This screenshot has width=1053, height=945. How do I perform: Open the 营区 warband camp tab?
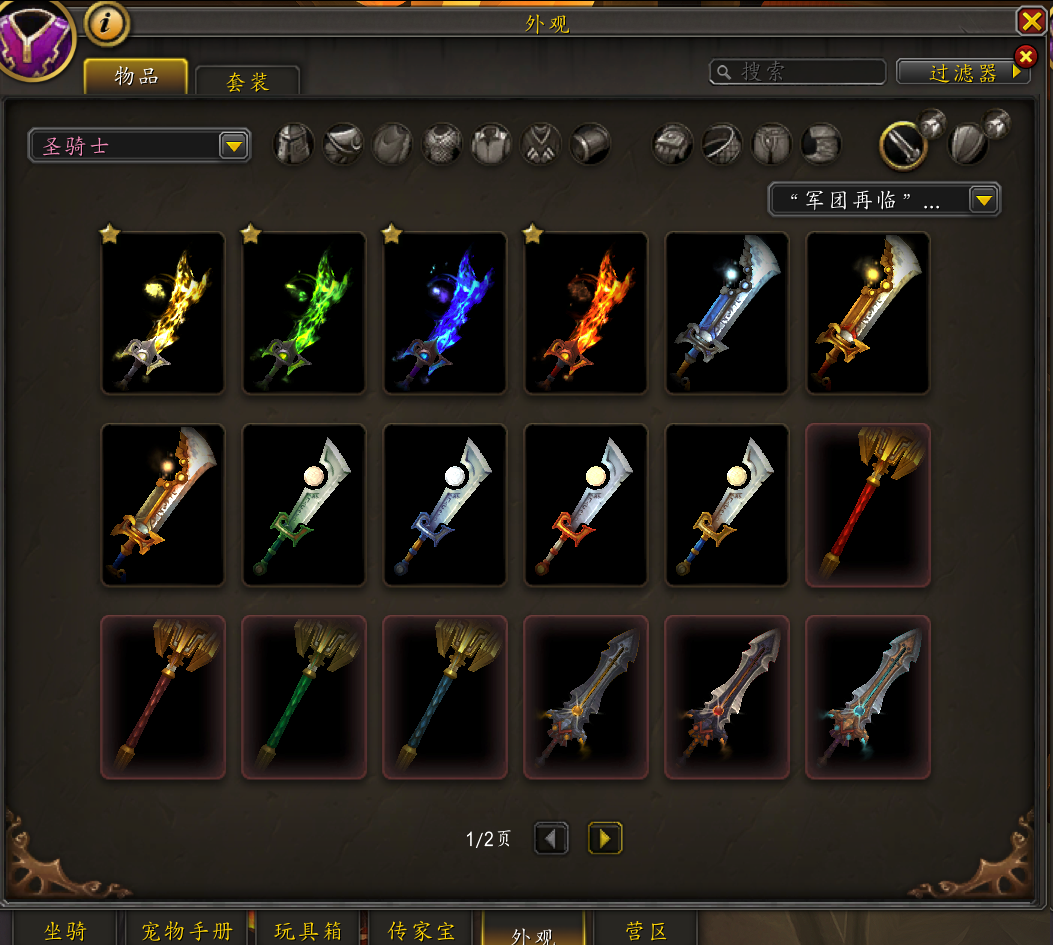pyautogui.click(x=646, y=931)
